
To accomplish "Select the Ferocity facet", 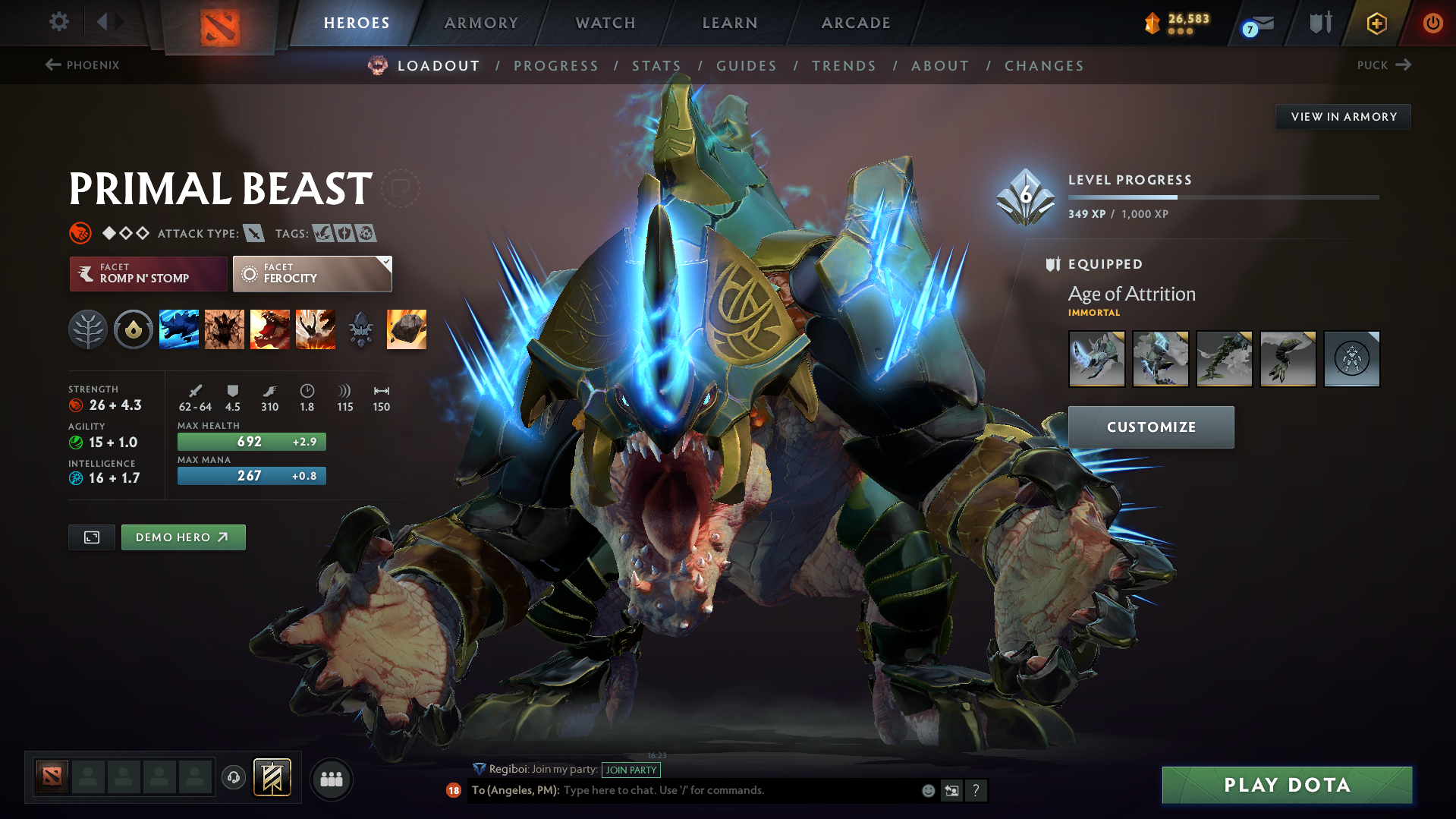I will point(312,273).
